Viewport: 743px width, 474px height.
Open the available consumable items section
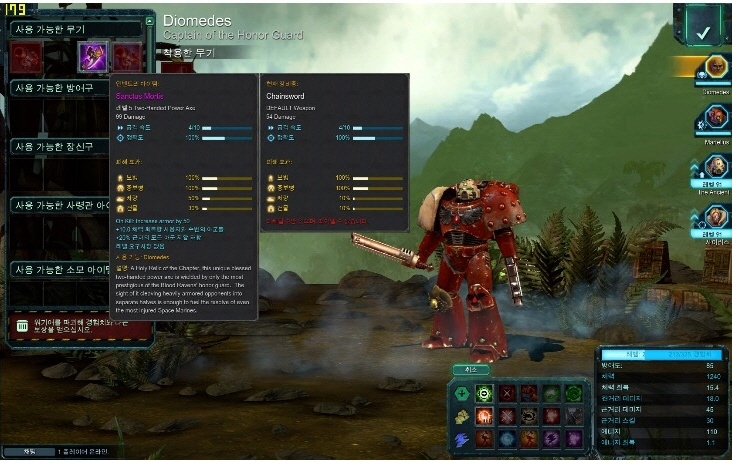[x=60, y=269]
